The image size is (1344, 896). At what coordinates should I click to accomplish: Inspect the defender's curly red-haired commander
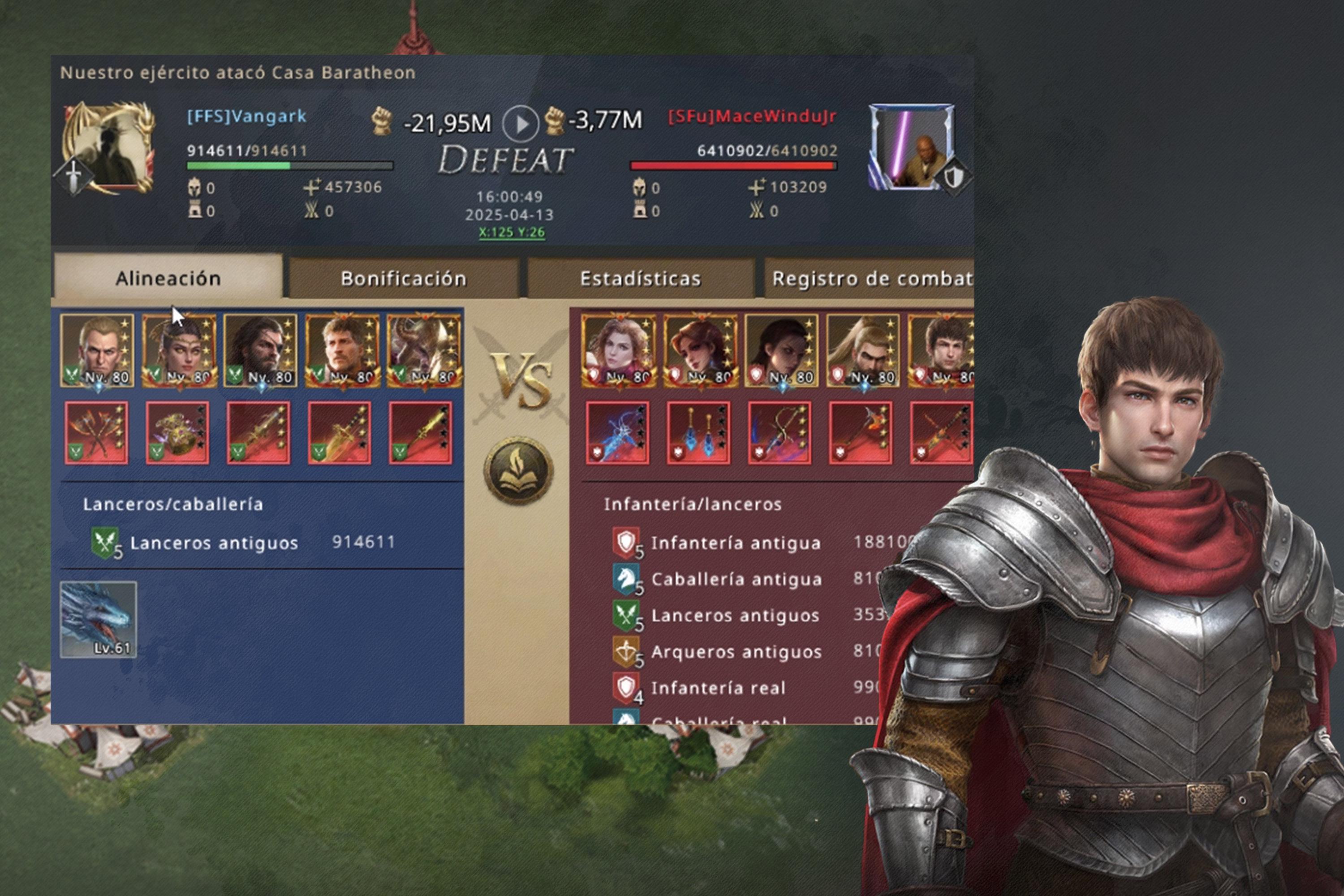618,350
